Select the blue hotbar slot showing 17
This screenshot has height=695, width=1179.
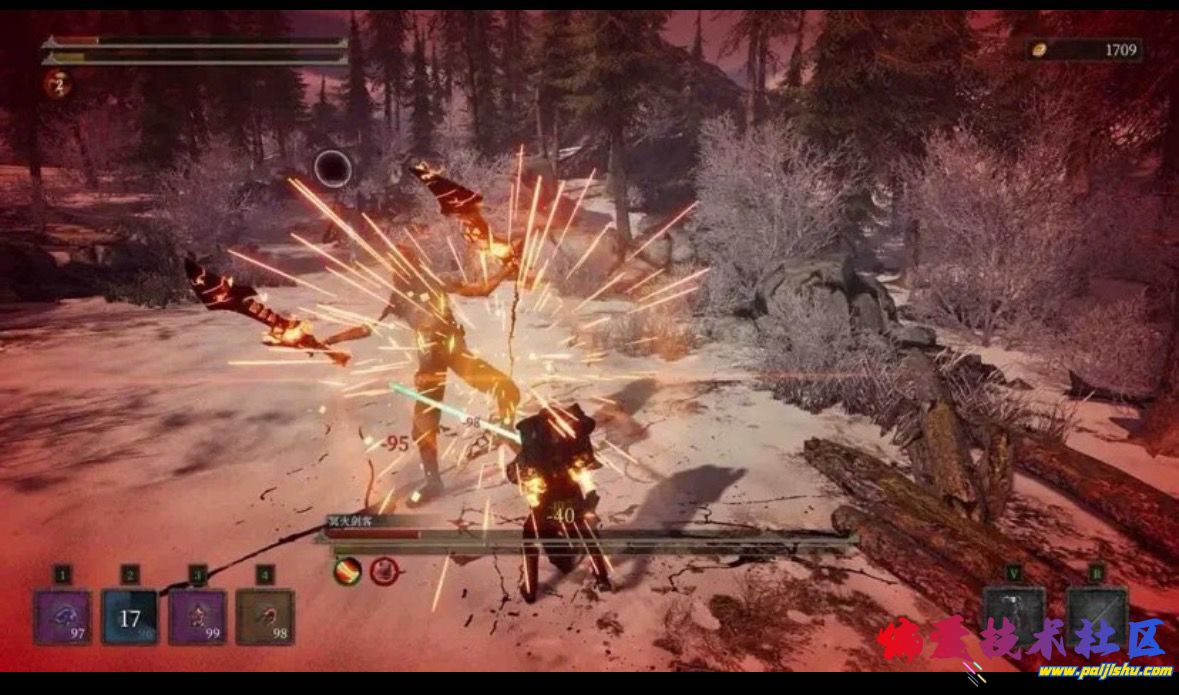[x=130, y=616]
